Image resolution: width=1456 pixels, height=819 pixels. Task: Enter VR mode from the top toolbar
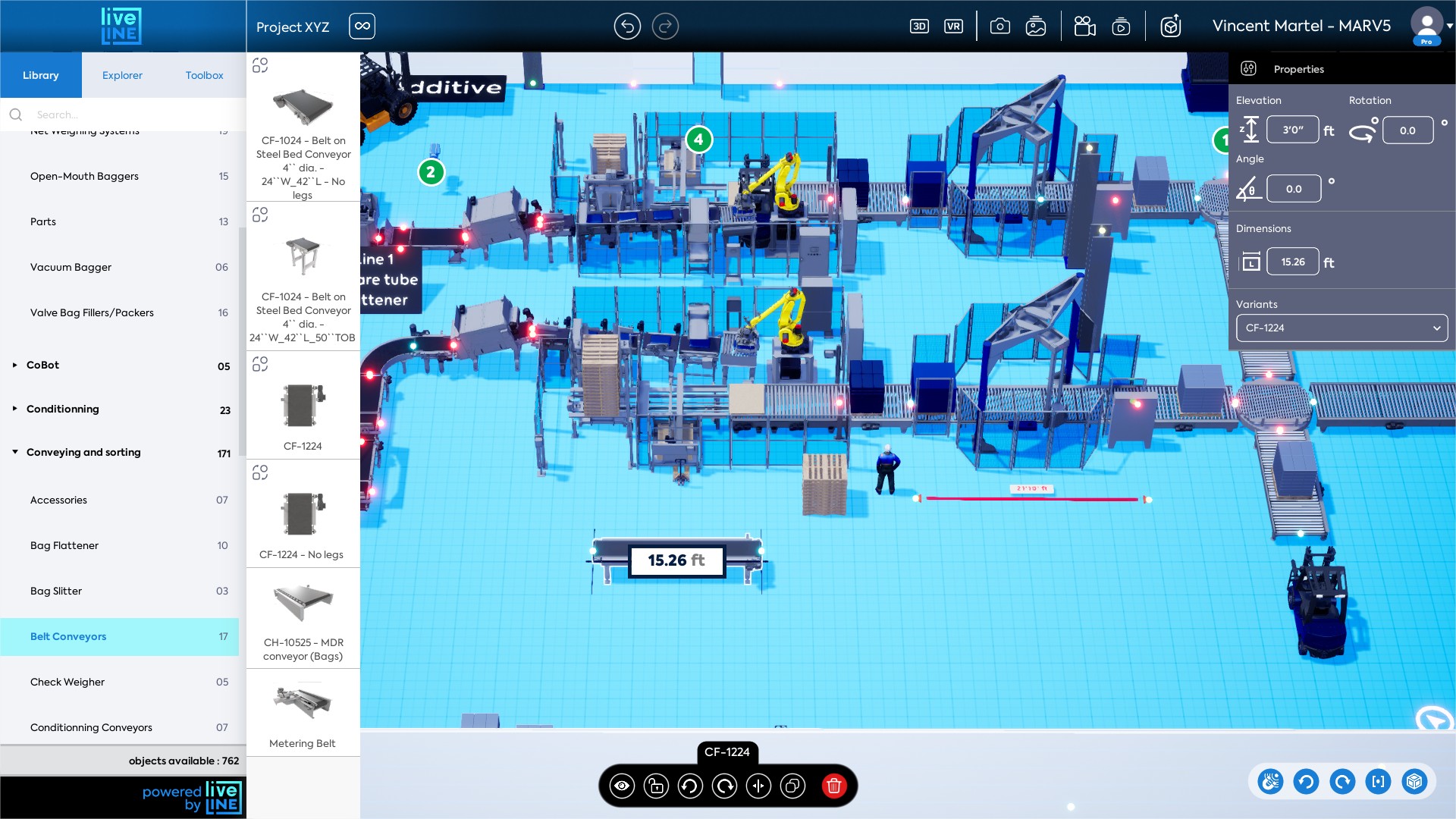[954, 25]
